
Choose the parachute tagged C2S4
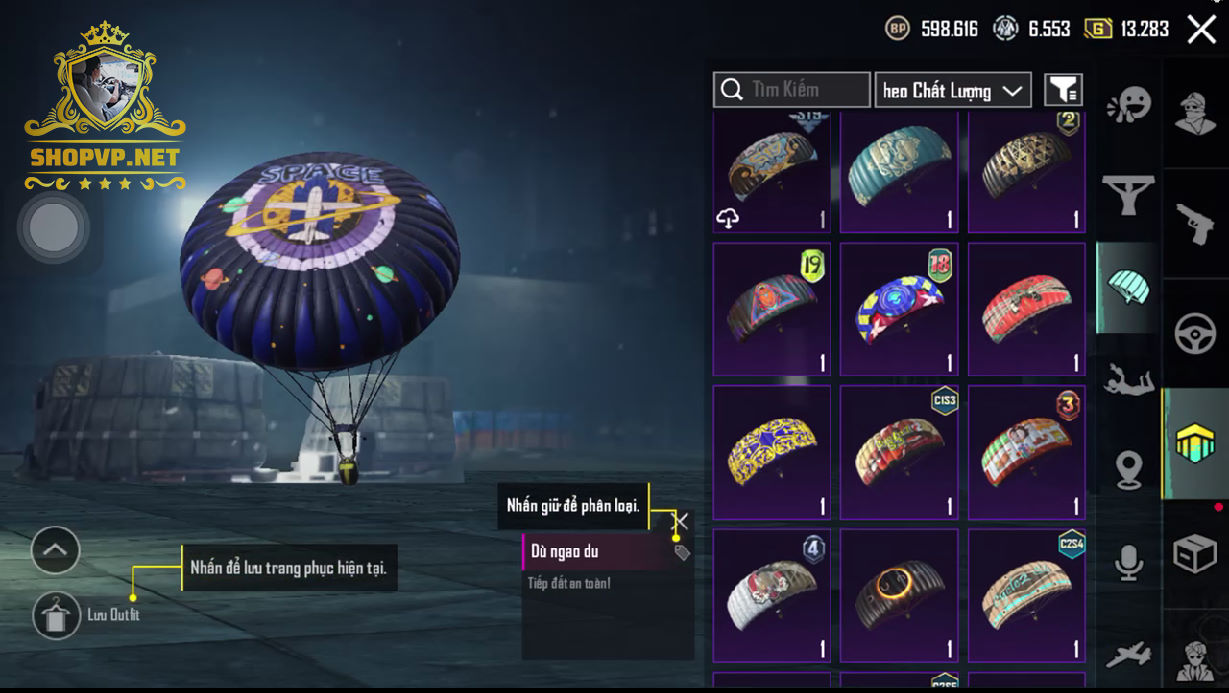[1026, 595]
